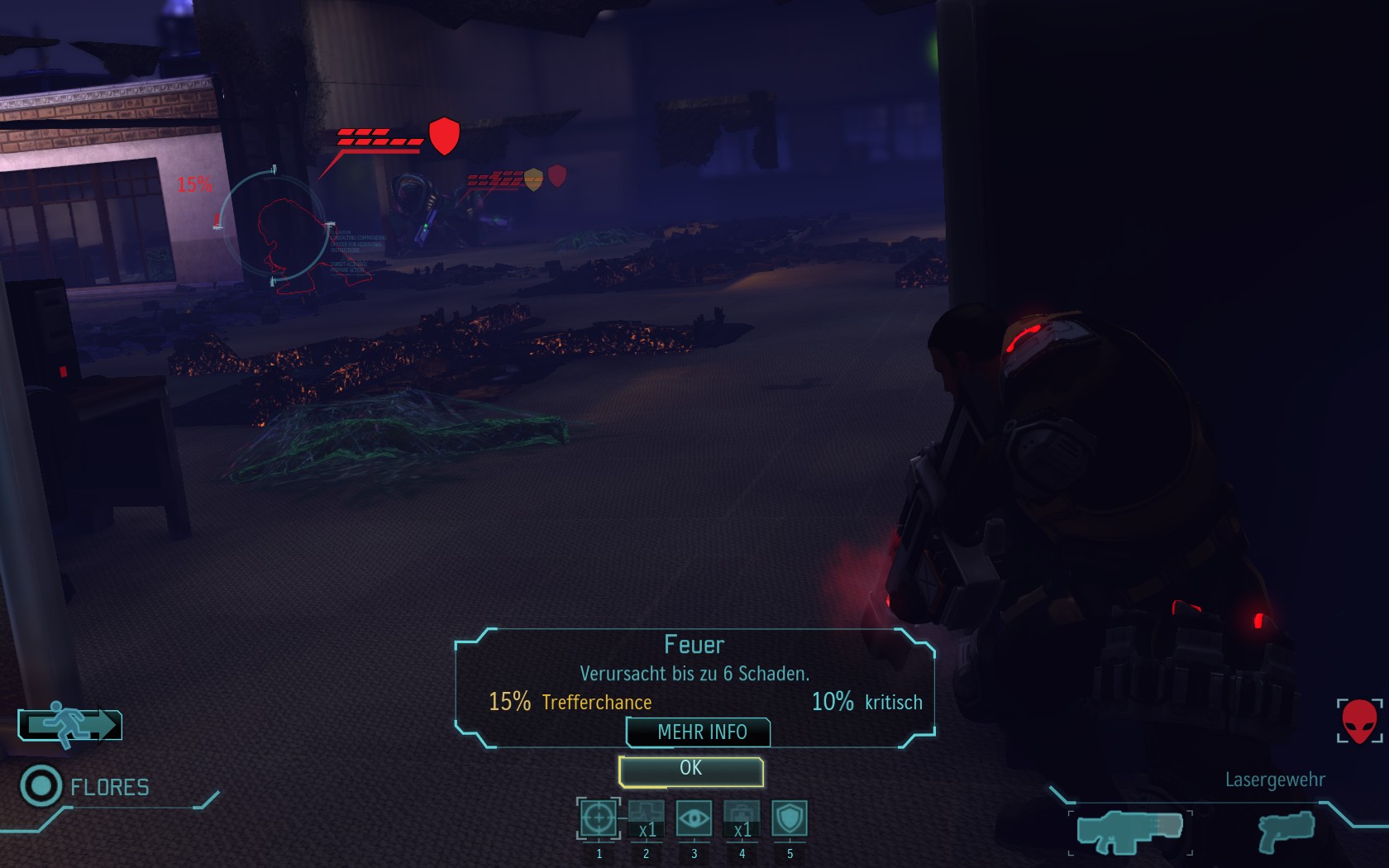This screenshot has height=868, width=1389.
Task: Select the second ability slot marked x1
Action: coord(646,818)
